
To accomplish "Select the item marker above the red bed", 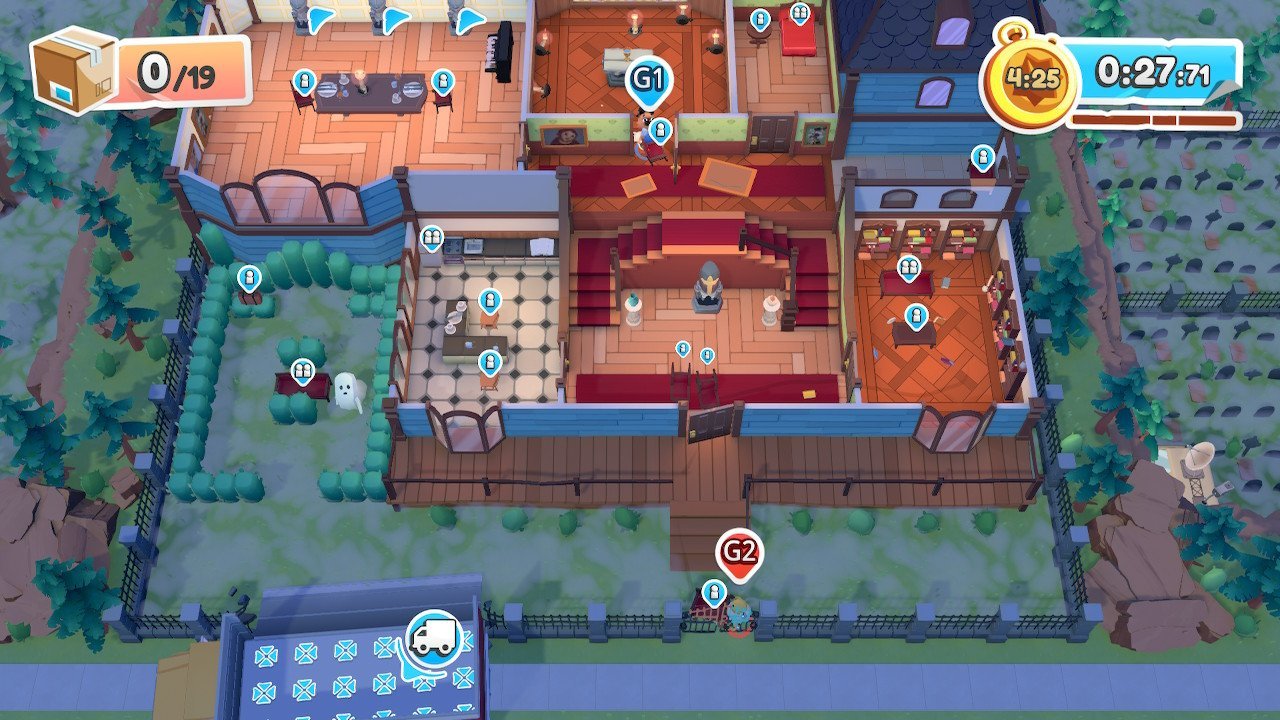I will [x=799, y=14].
